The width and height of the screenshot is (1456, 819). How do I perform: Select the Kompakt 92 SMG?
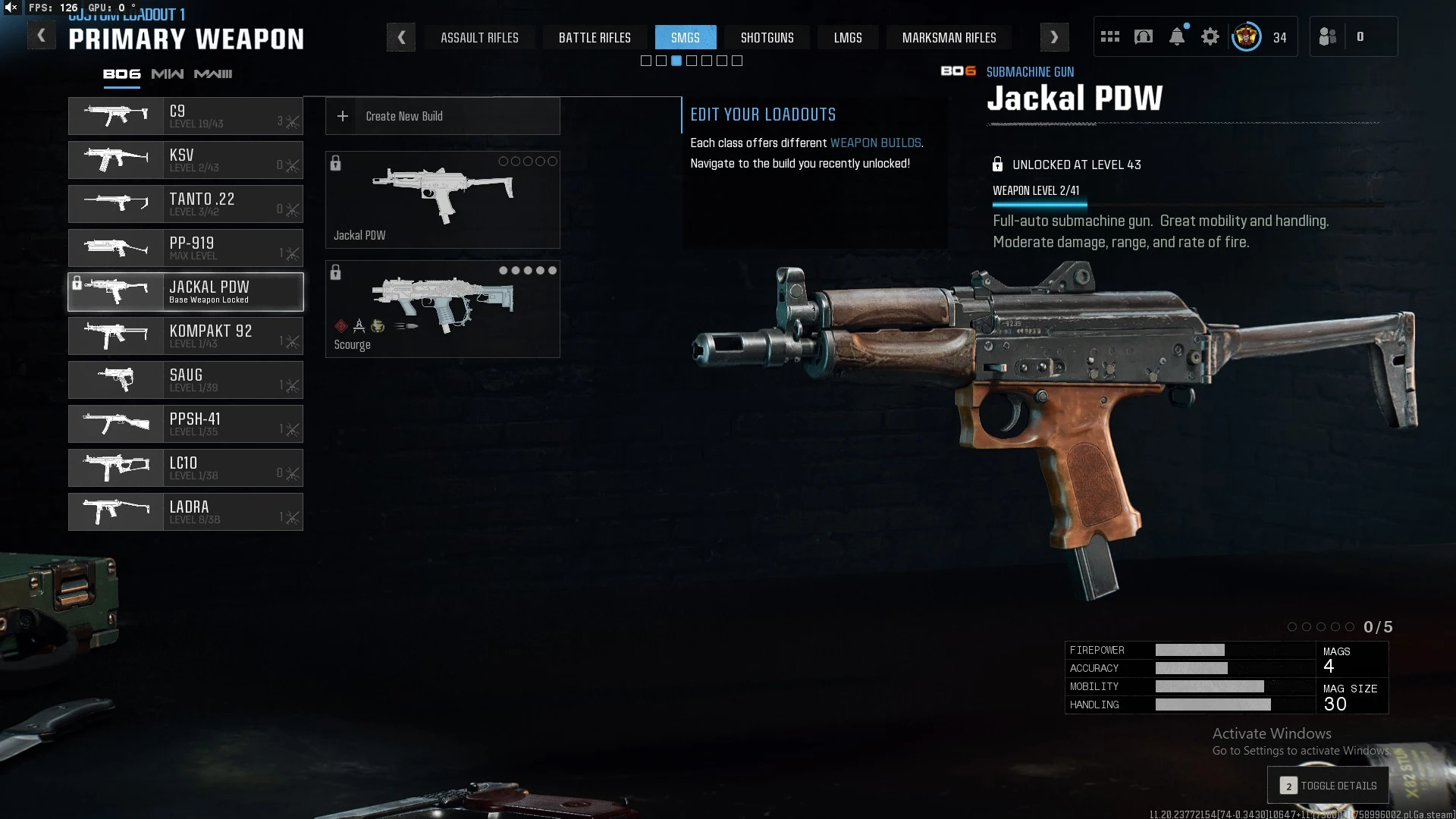click(186, 336)
